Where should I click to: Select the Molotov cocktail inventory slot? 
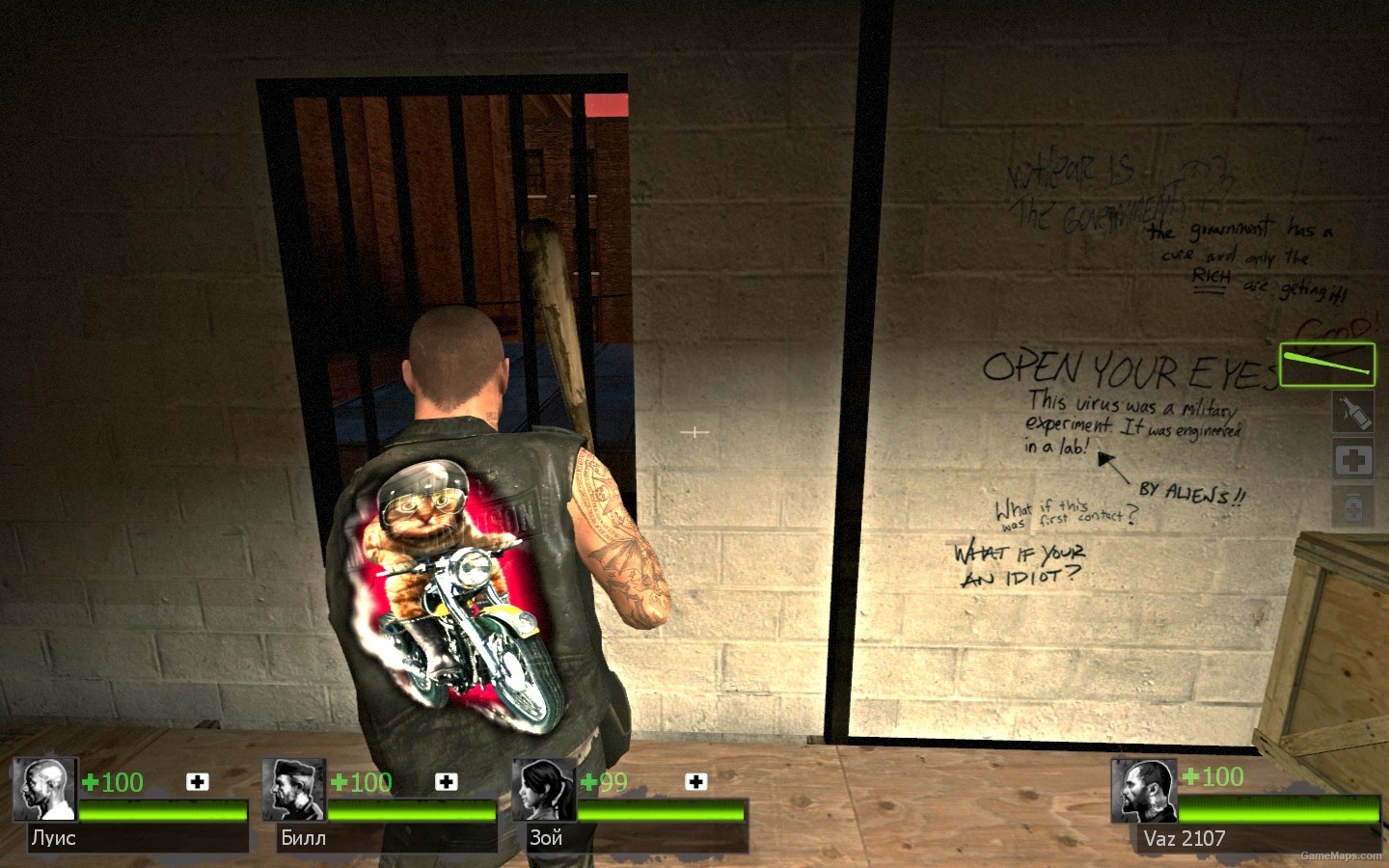pos(1354,412)
